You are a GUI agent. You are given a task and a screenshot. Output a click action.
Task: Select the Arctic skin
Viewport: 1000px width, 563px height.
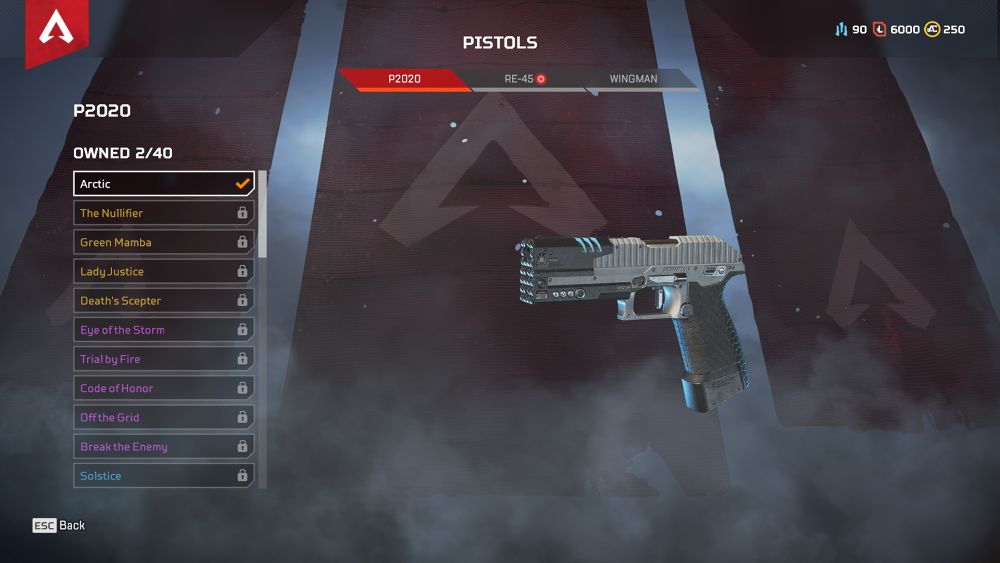pyautogui.click(x=164, y=184)
